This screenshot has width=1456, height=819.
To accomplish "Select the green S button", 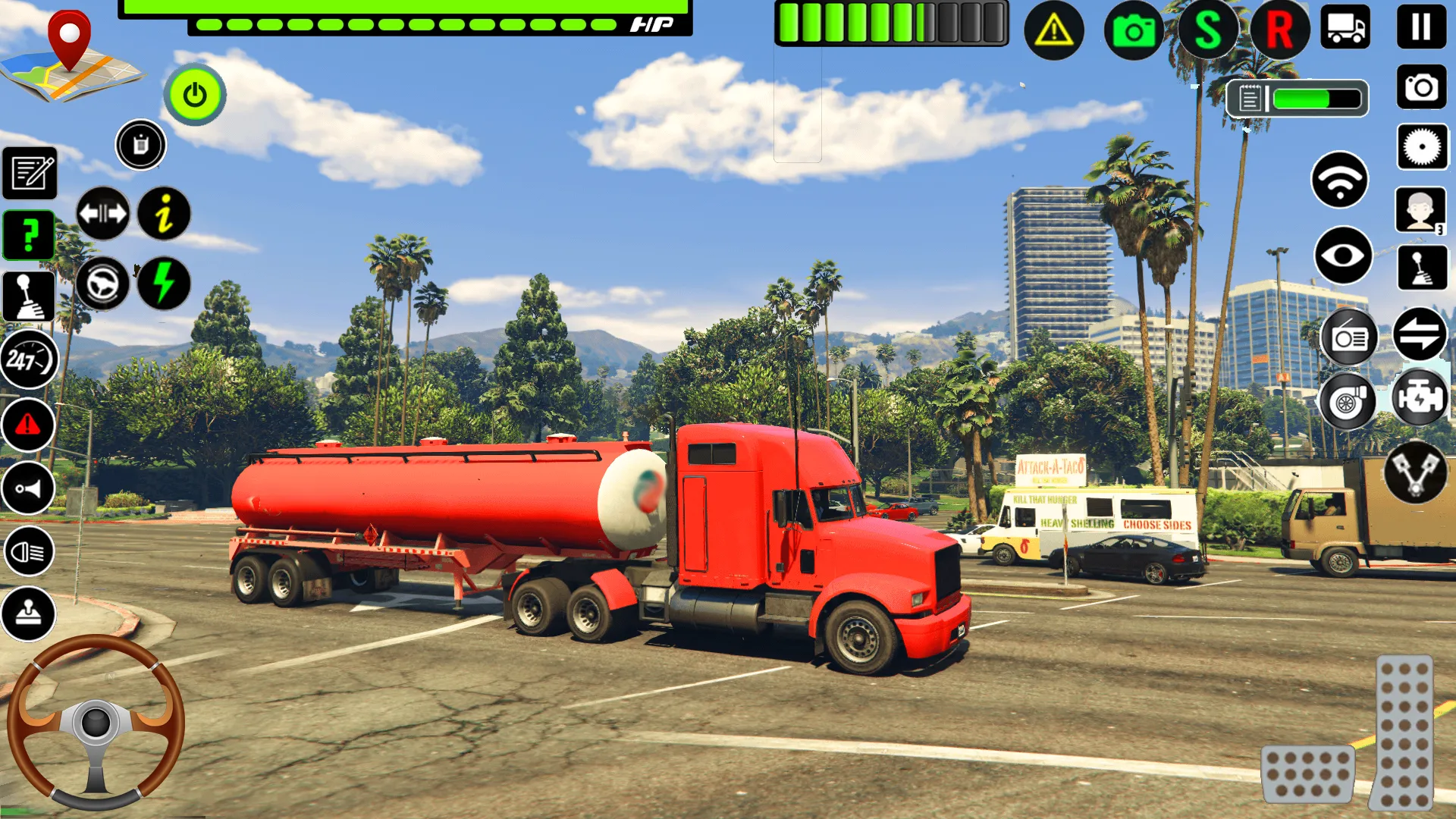I will [1207, 30].
